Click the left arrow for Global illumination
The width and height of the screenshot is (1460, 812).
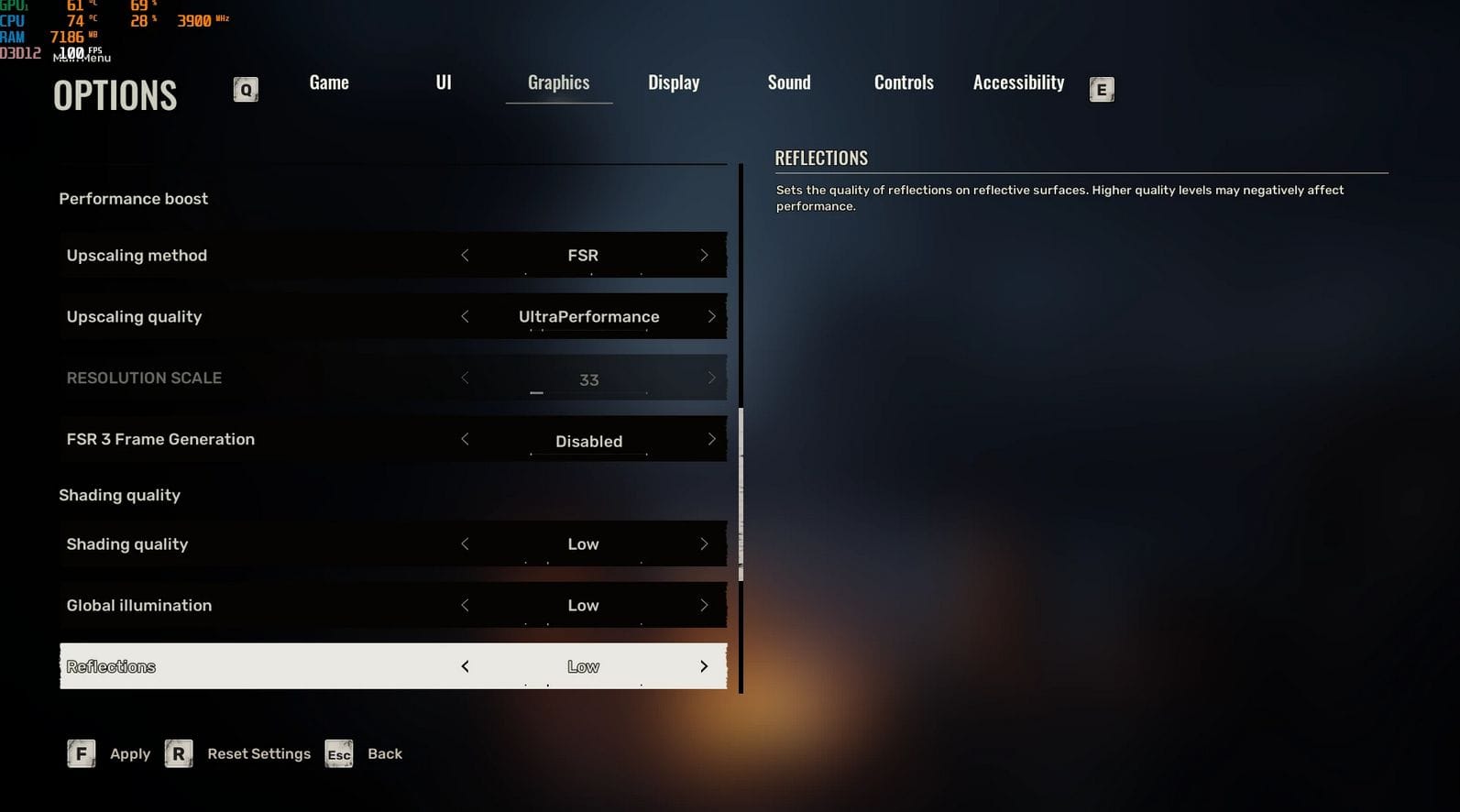[465, 606]
